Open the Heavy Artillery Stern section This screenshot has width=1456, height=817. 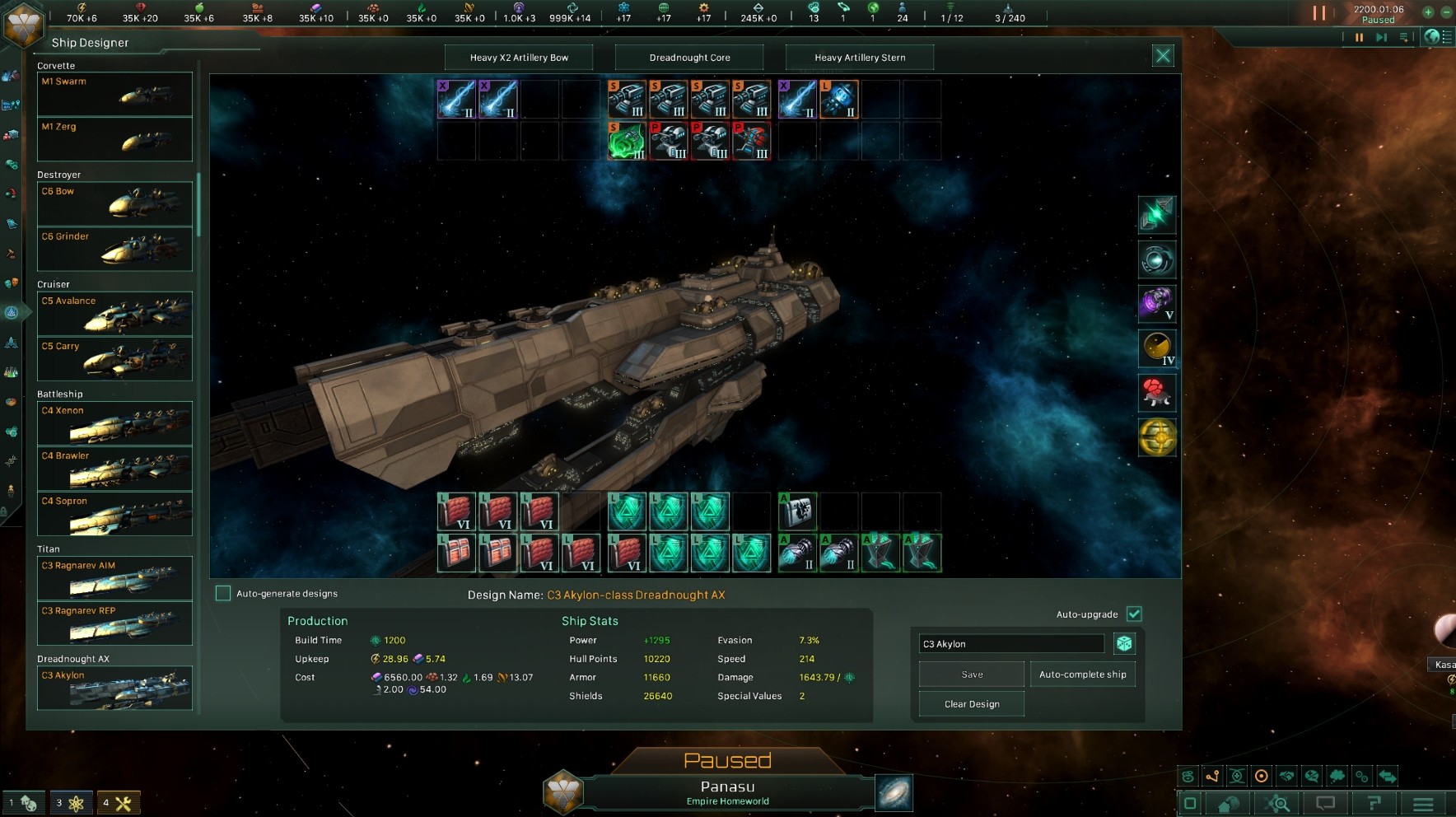[860, 58]
